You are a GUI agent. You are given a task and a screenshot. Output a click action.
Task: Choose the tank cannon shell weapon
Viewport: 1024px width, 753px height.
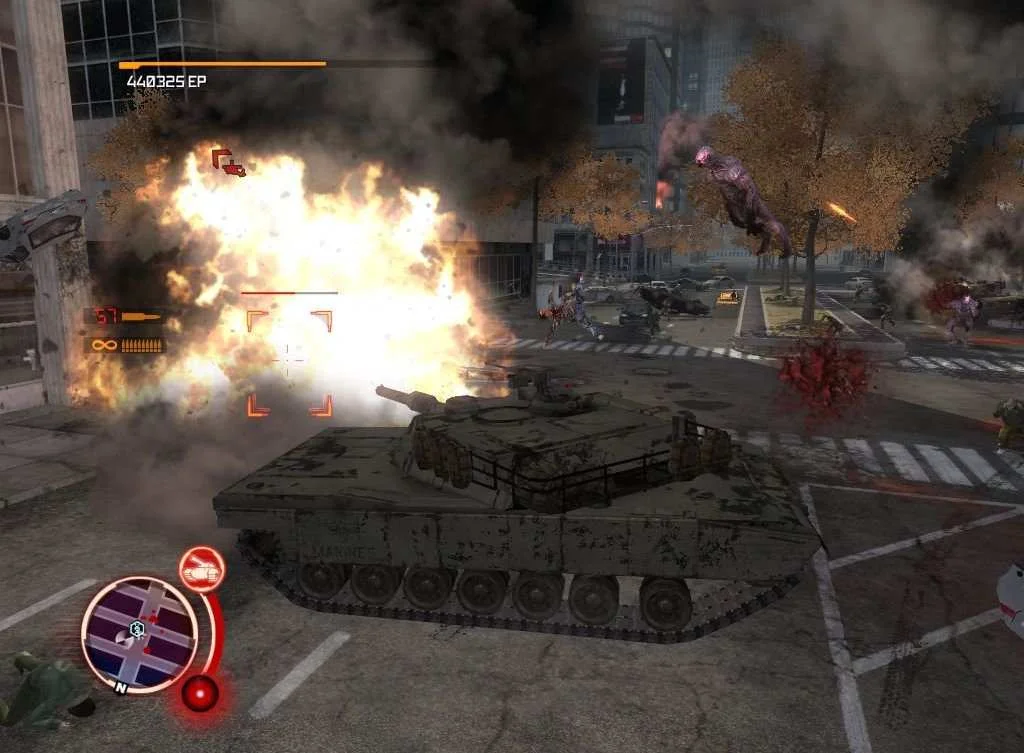124,316
